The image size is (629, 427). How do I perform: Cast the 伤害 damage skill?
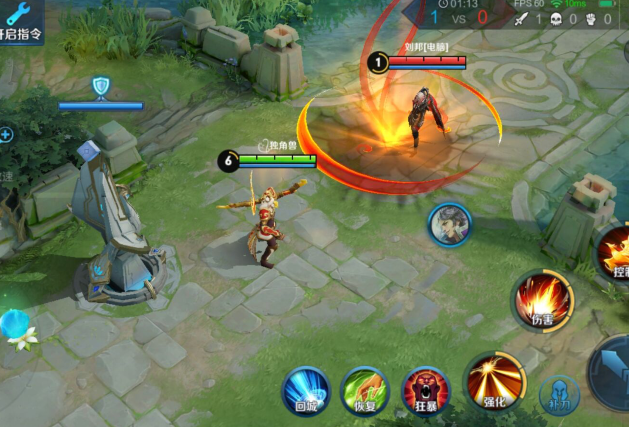pyautogui.click(x=543, y=300)
